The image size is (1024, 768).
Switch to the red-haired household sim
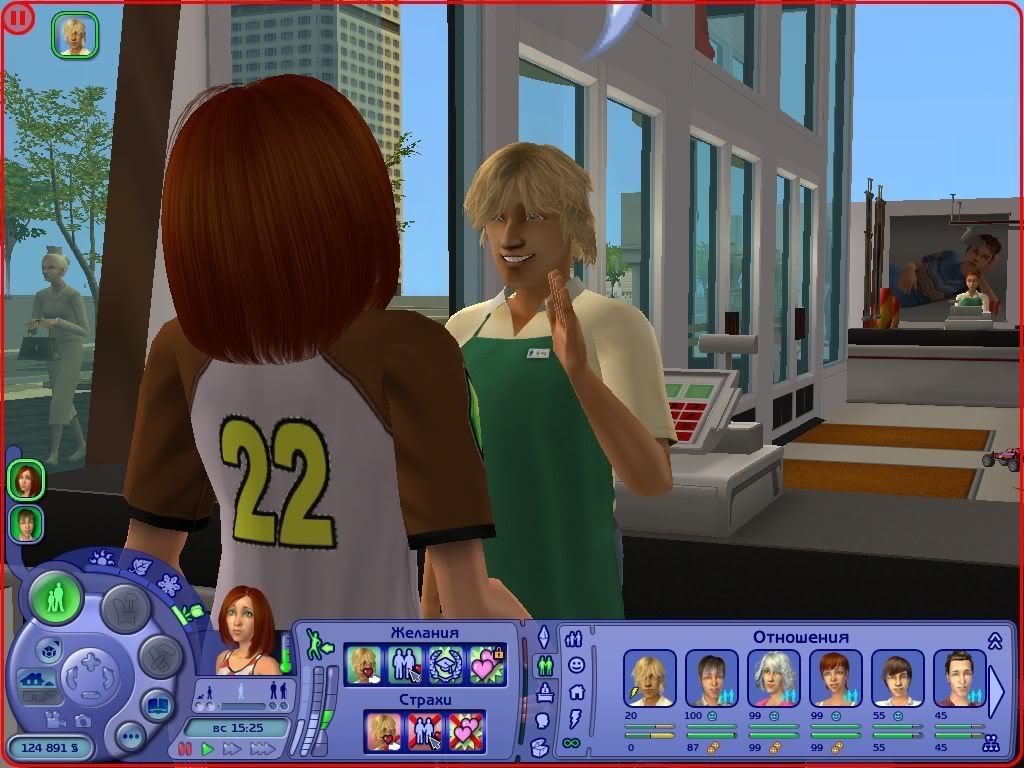tap(27, 480)
